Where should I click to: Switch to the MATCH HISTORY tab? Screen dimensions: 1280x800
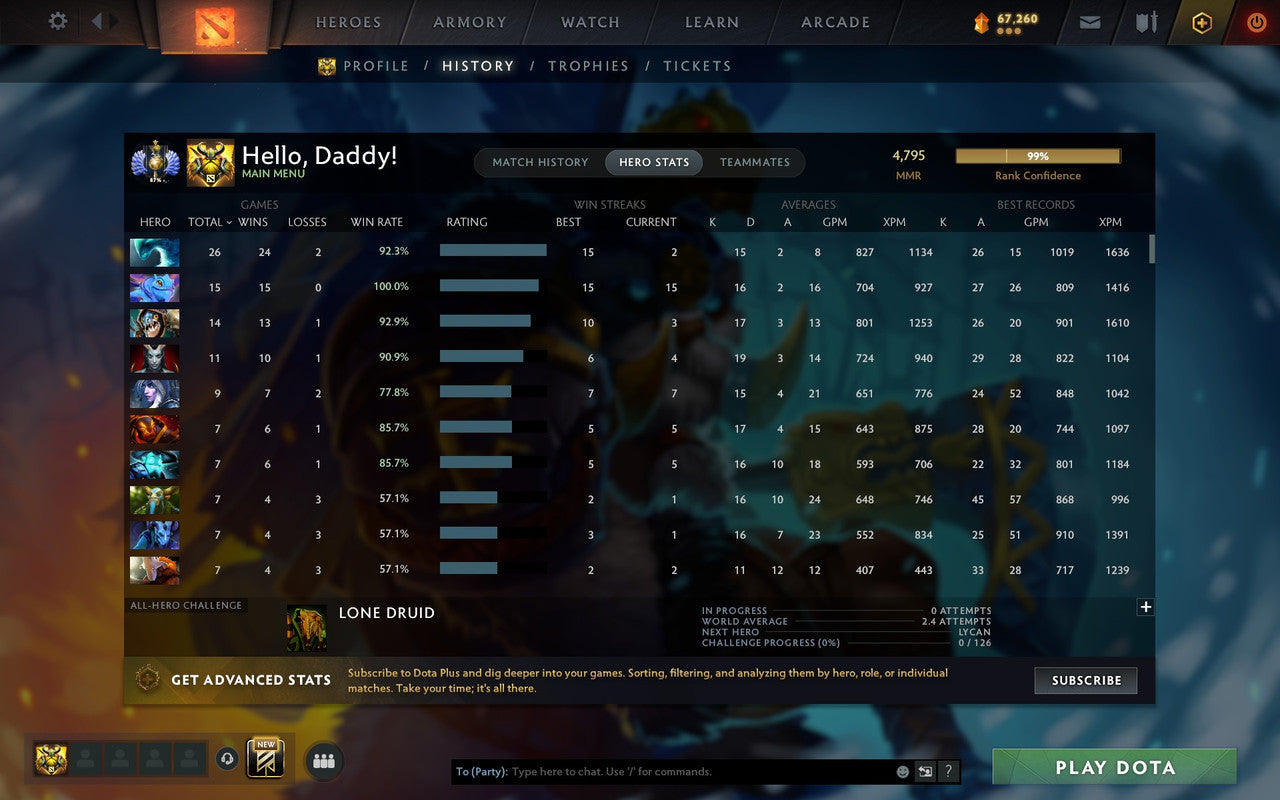(540, 162)
